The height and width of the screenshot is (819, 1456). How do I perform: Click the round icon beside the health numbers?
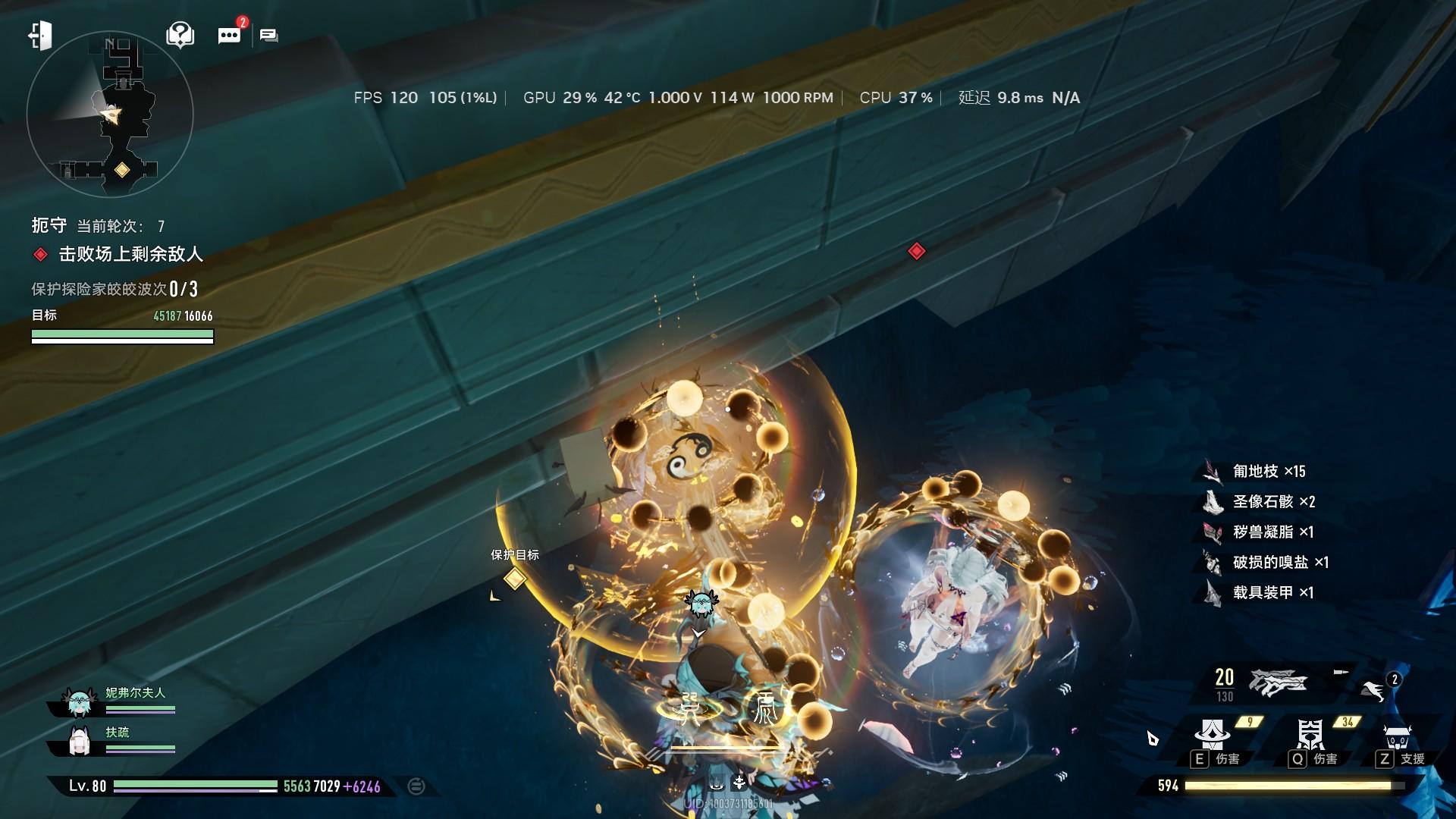416,786
